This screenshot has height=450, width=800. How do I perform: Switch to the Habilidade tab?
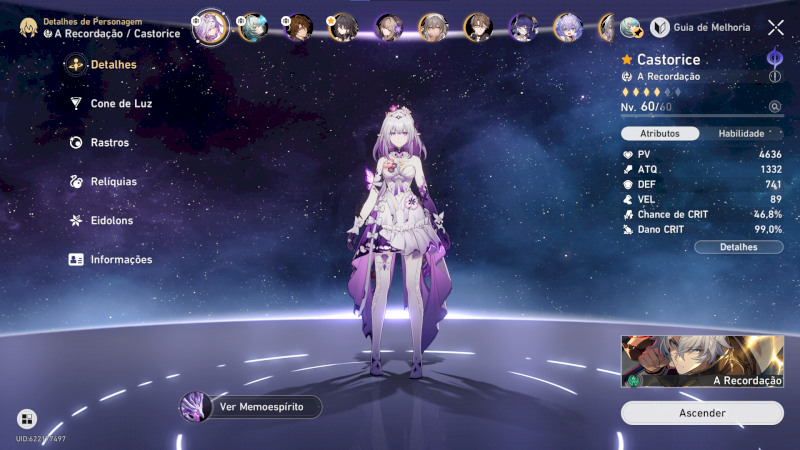click(741, 133)
